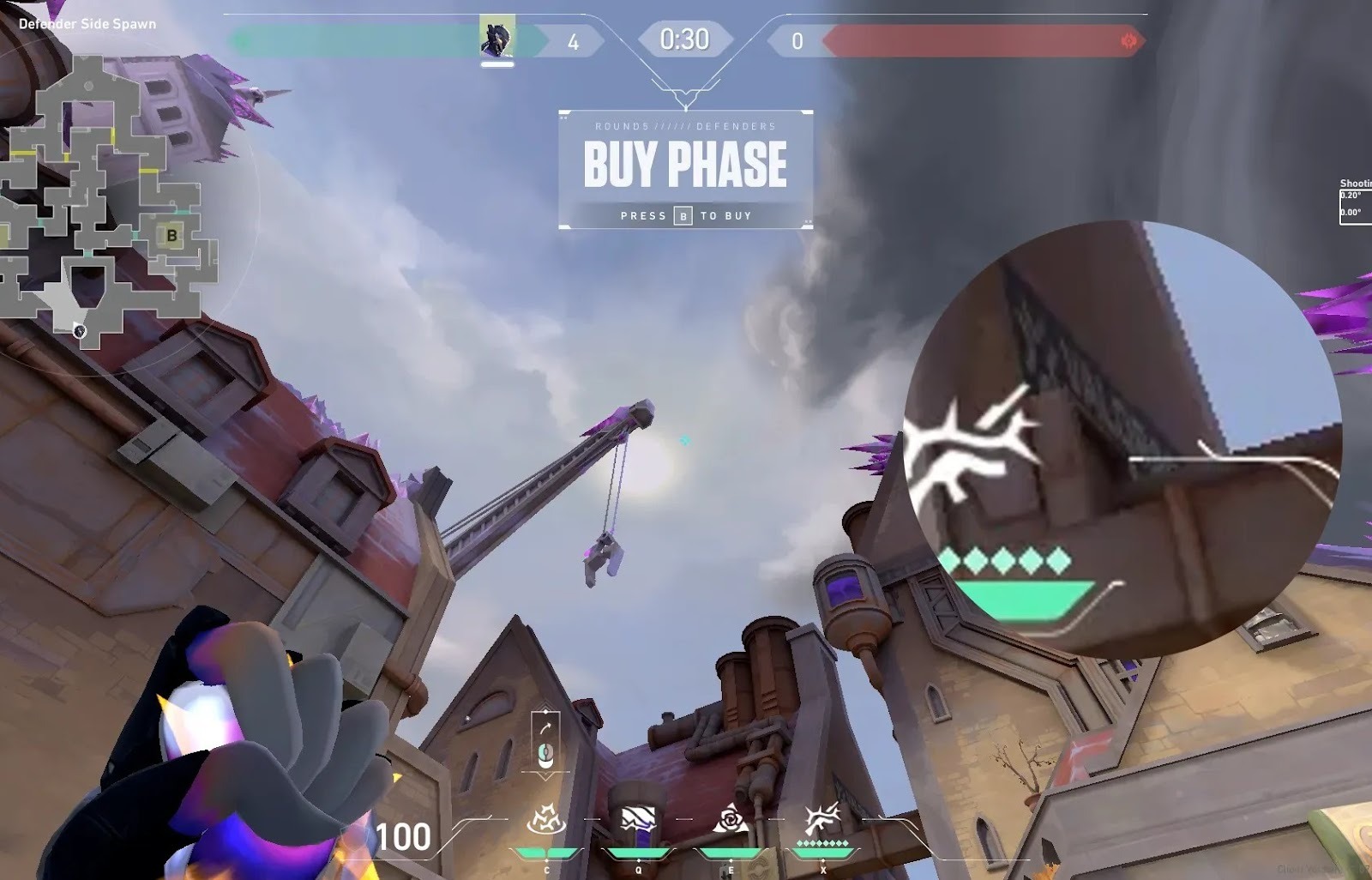Click the mouse-button ability hint box
This screenshot has height=880, width=1372.
coord(545,742)
